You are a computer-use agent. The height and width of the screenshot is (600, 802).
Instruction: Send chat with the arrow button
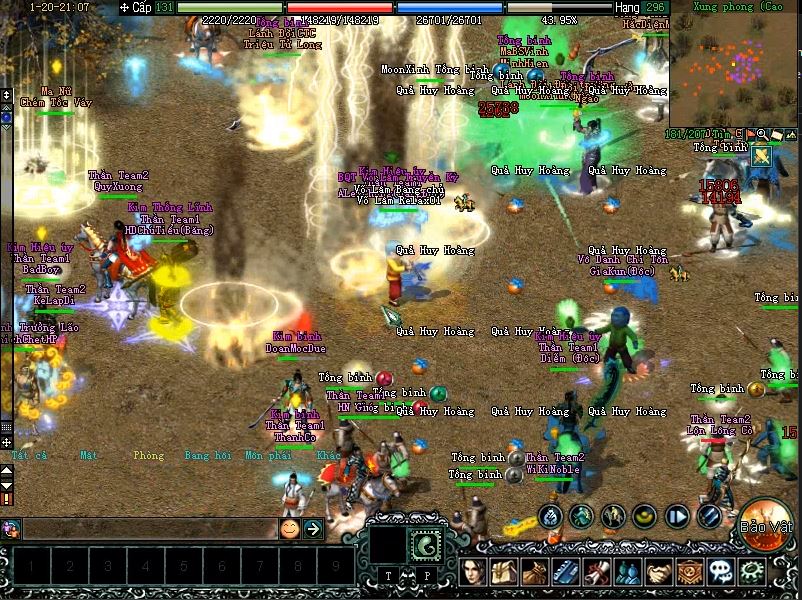point(313,528)
